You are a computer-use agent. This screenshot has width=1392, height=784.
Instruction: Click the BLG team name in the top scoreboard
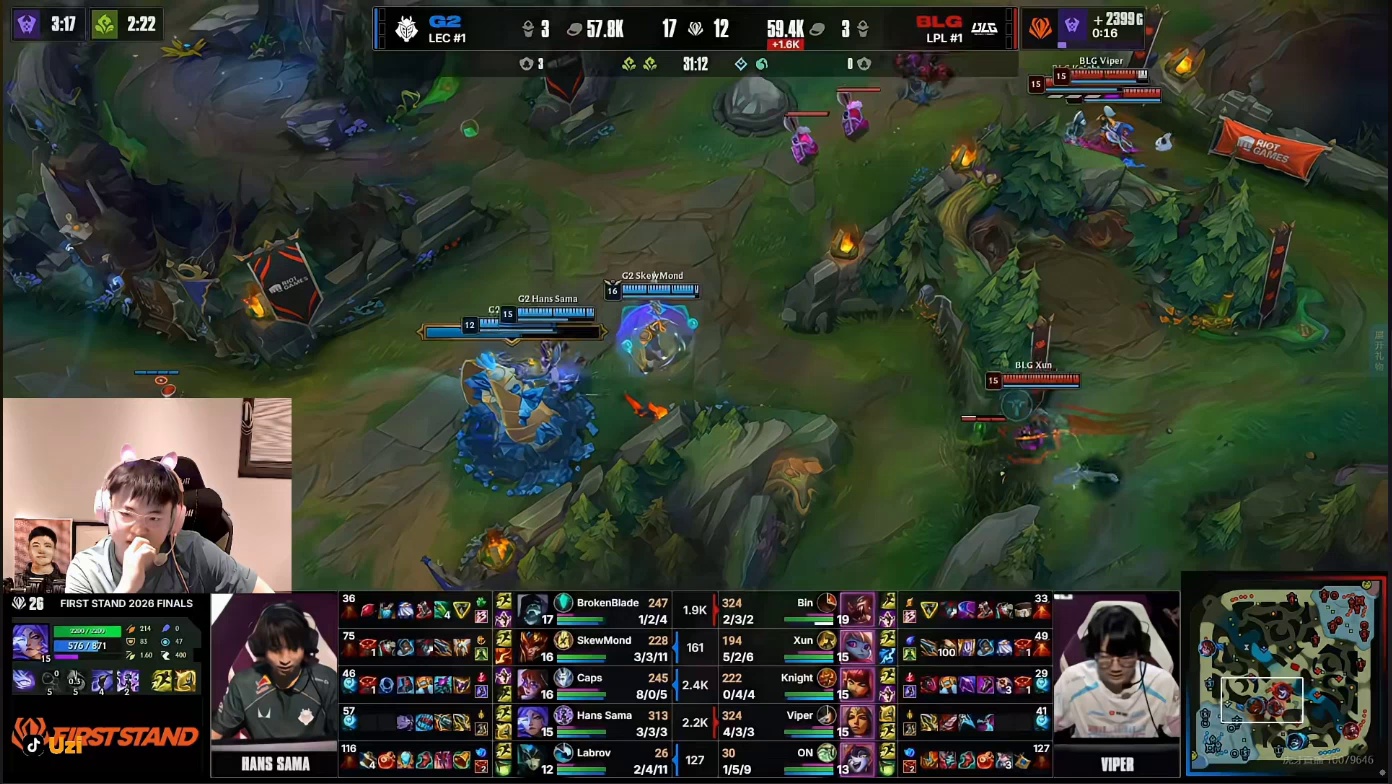[x=938, y=22]
